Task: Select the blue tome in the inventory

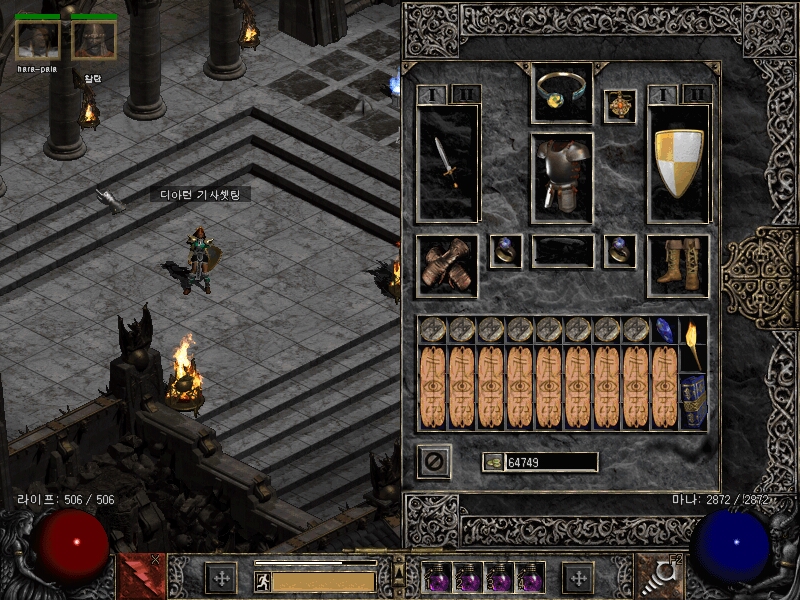Action: coord(693,400)
